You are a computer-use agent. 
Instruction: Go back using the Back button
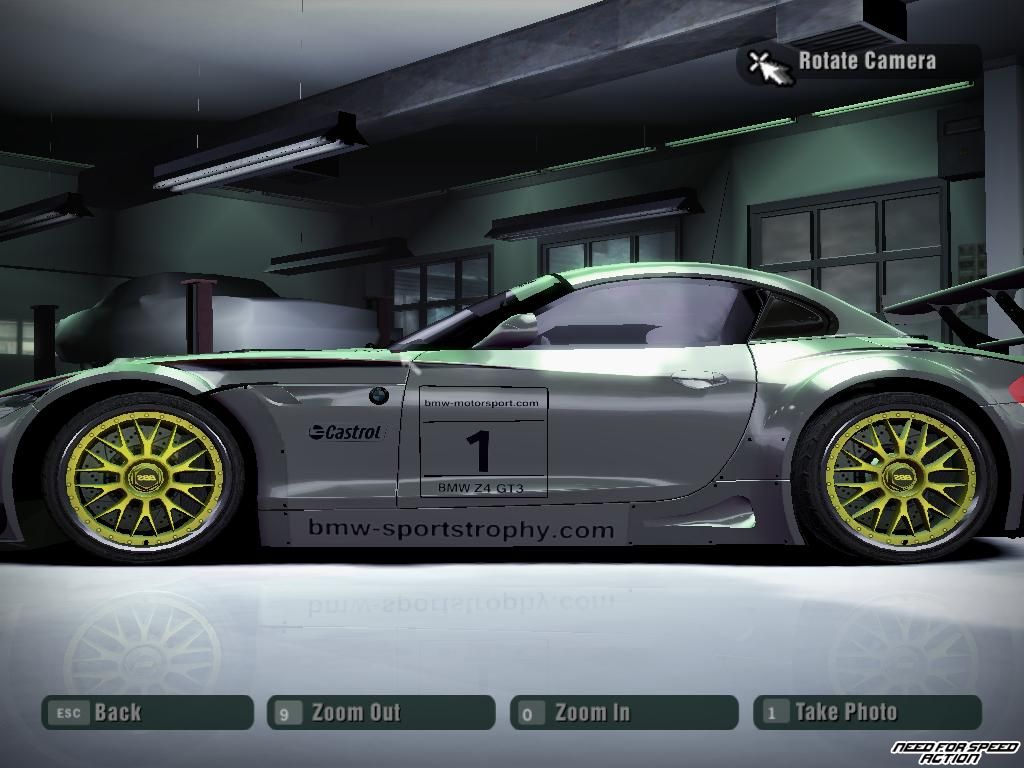point(147,713)
